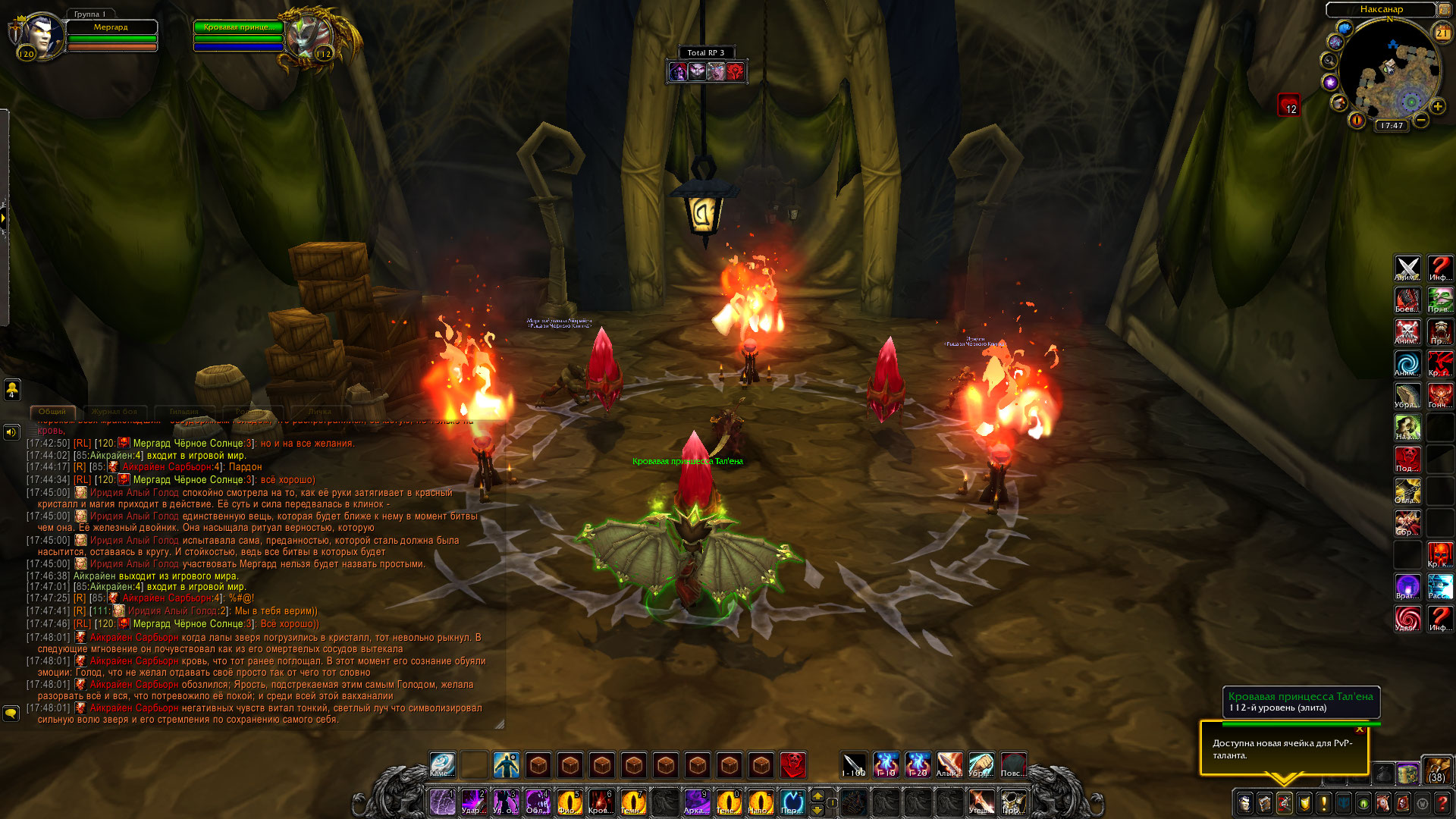
Task: Open the red question mark help button
Action: [1442, 802]
